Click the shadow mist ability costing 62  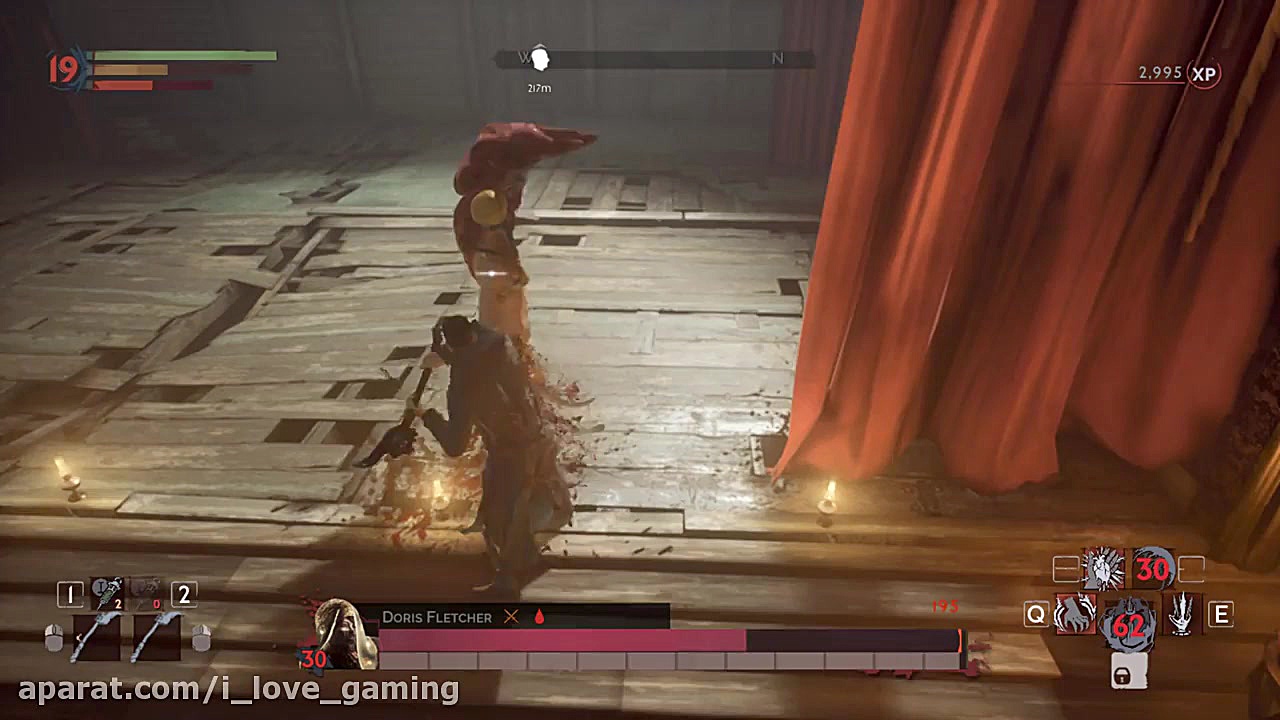click(1127, 625)
